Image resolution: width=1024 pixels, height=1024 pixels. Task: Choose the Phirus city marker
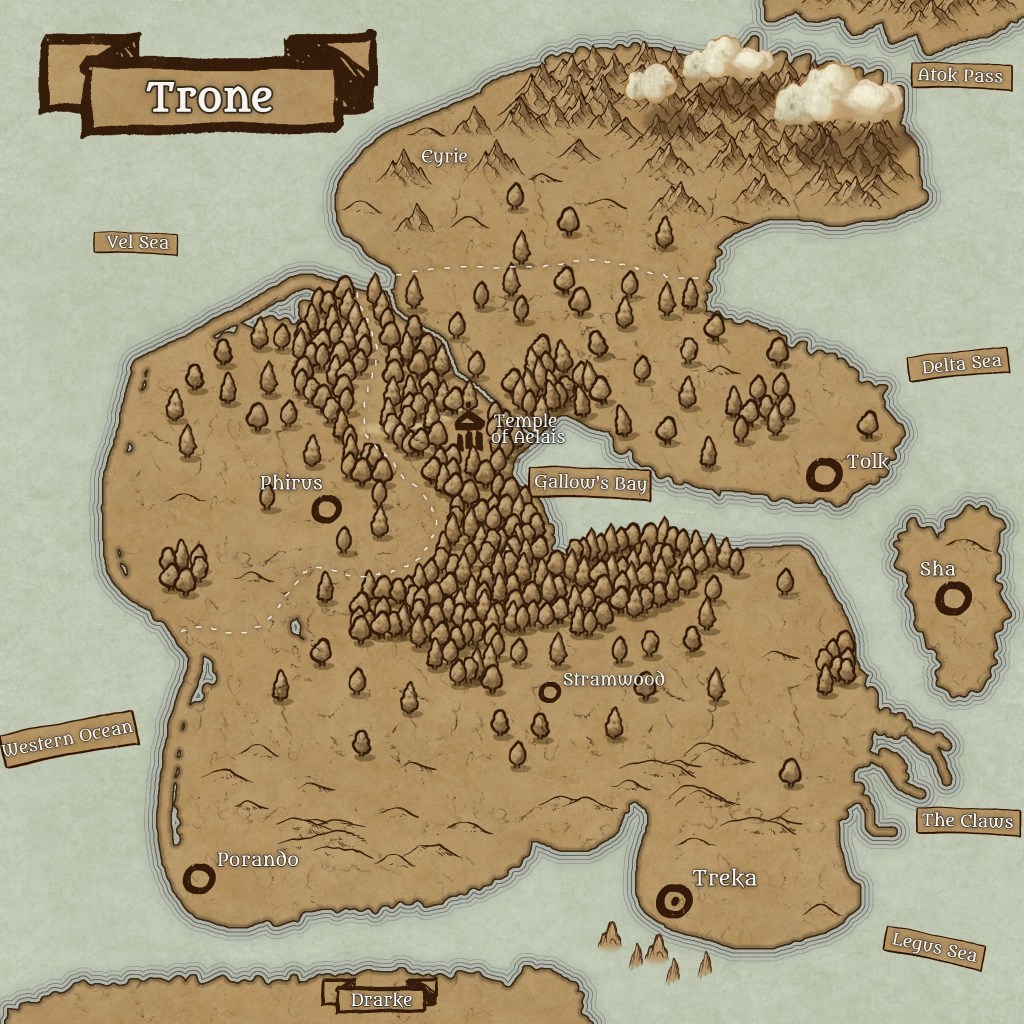click(x=325, y=510)
